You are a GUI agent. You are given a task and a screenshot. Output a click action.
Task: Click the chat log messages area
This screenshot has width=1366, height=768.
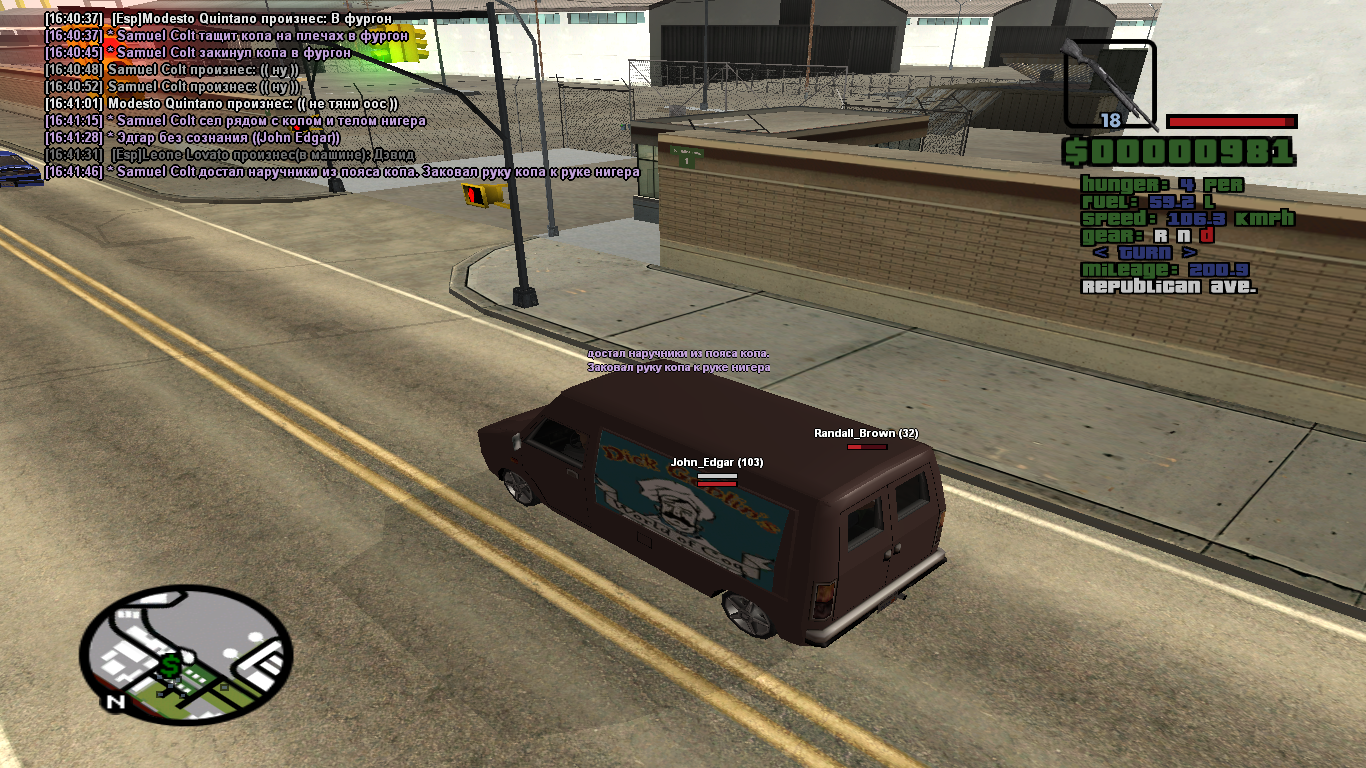pyautogui.click(x=340, y=95)
